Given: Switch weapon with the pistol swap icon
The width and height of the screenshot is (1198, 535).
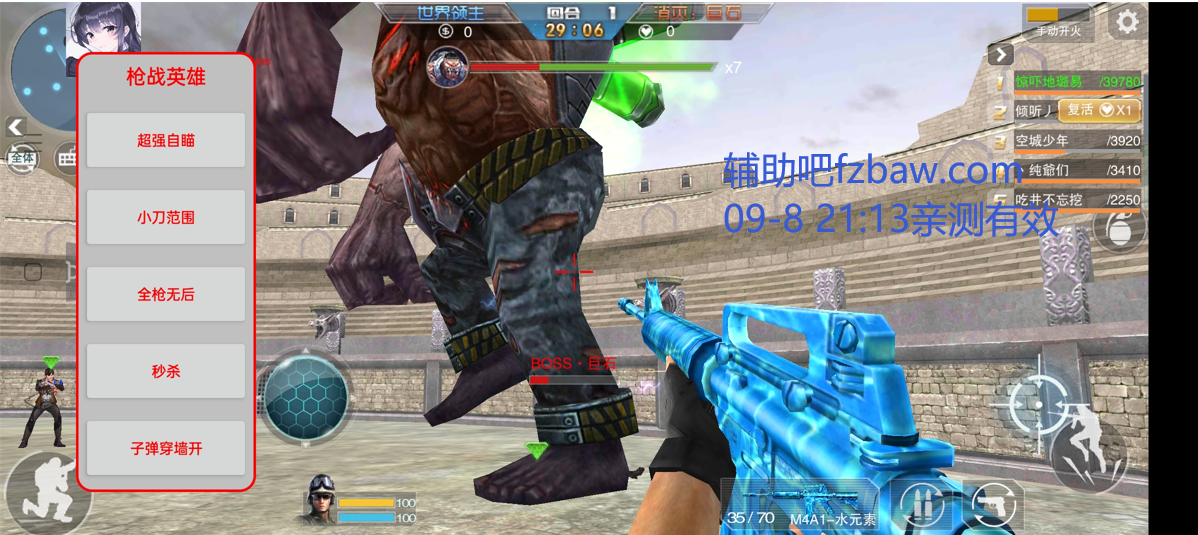Looking at the screenshot, I should [x=994, y=505].
